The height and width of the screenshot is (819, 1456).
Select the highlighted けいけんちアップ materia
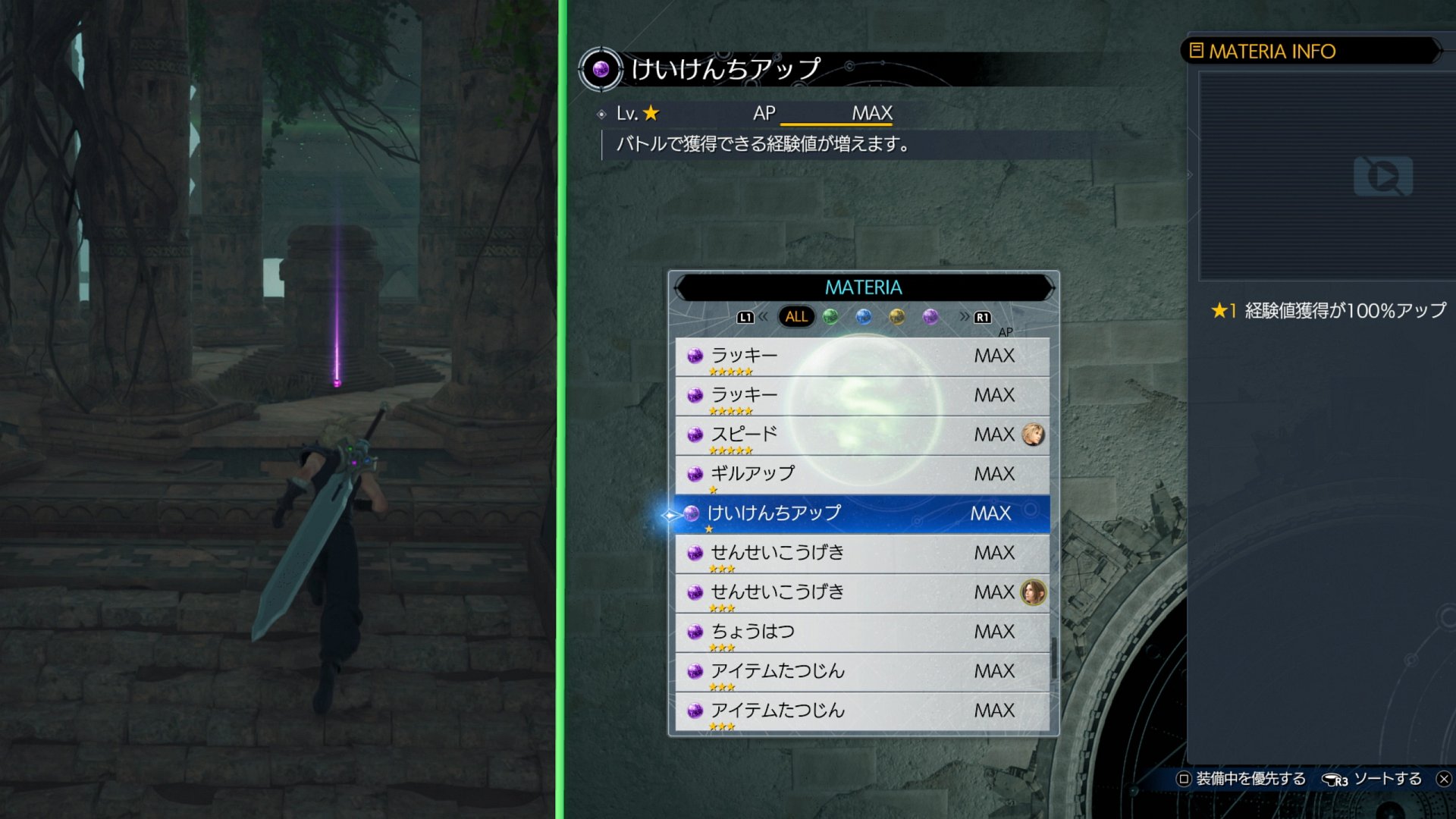[861, 513]
